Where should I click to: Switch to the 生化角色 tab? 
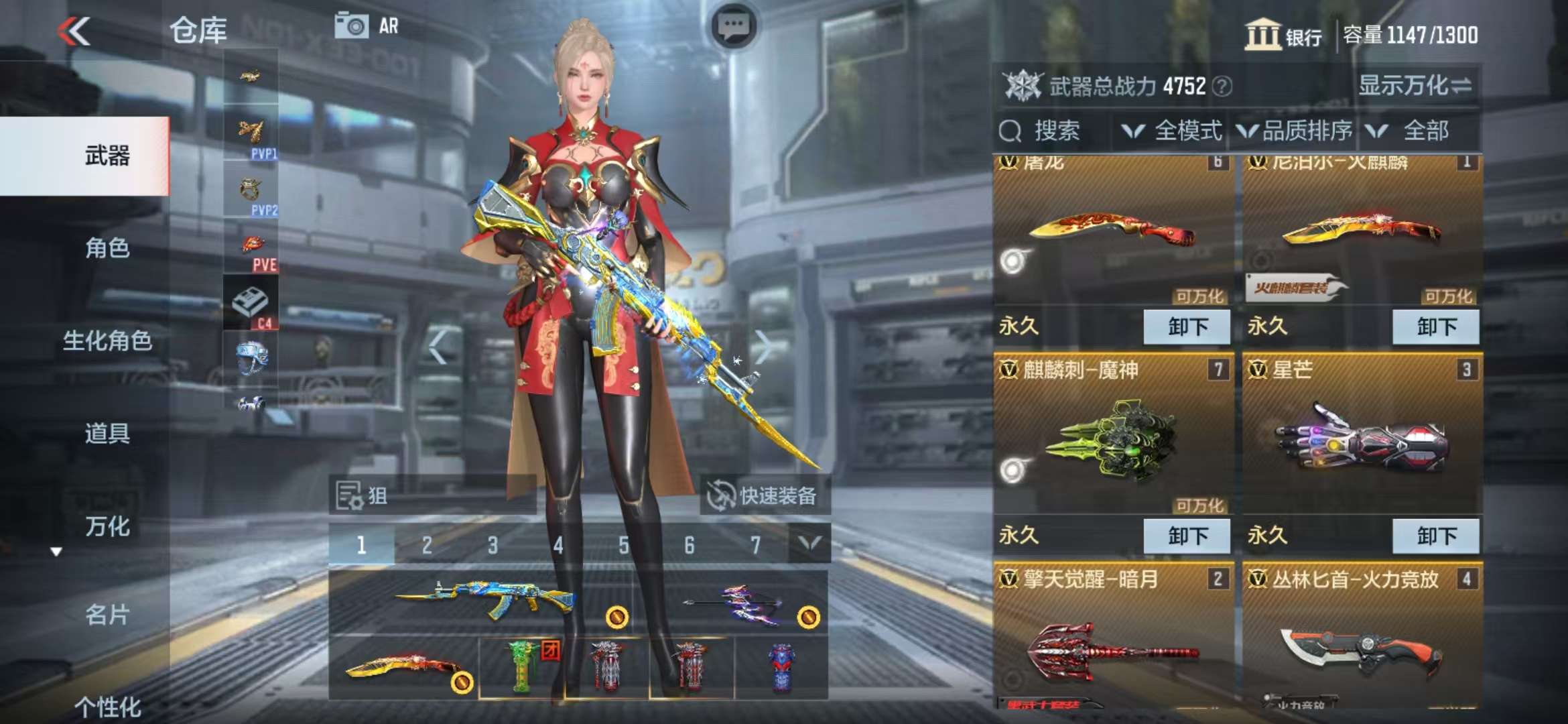click(x=107, y=341)
